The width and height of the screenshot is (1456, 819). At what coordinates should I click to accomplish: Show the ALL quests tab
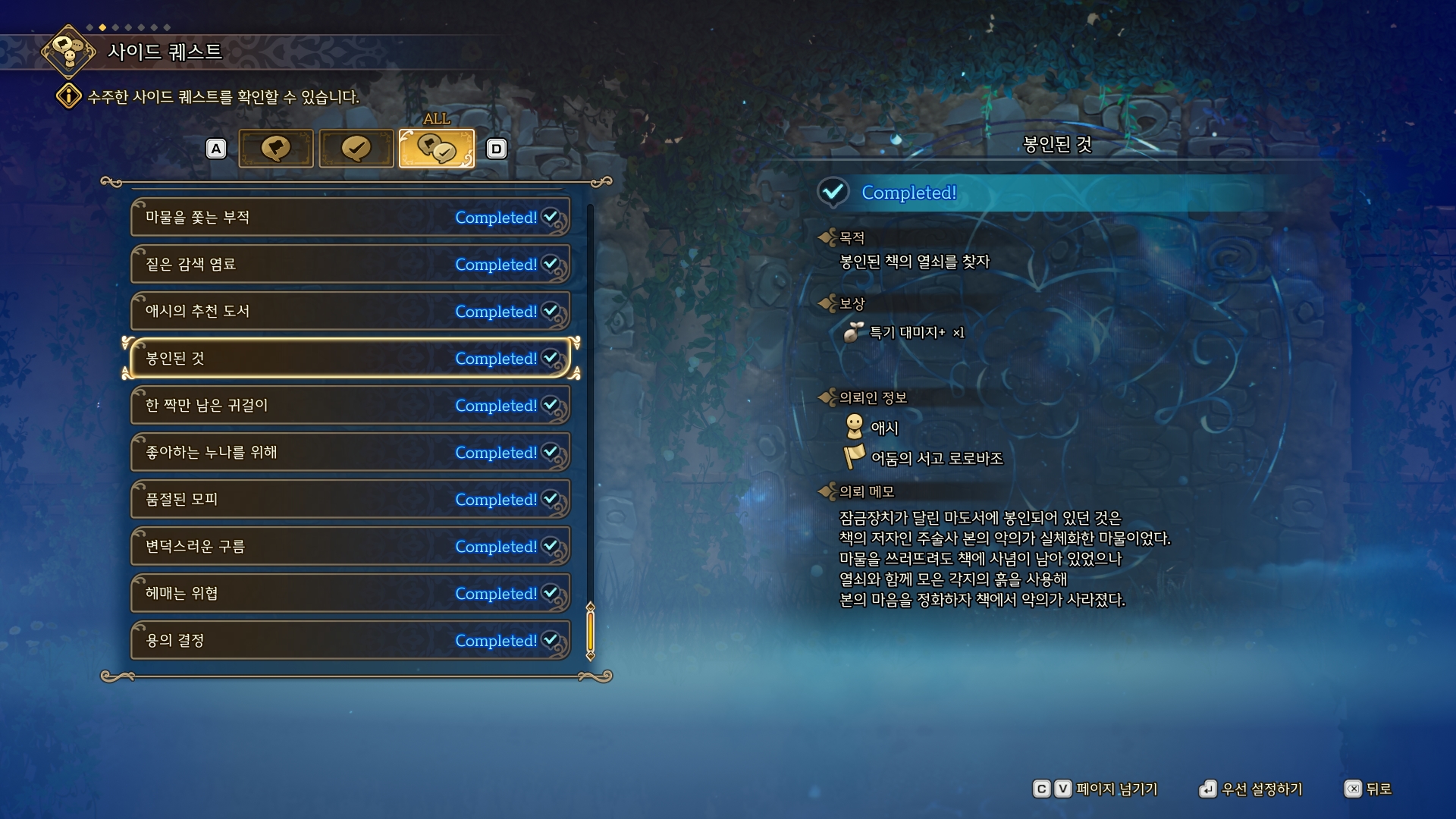(x=437, y=148)
